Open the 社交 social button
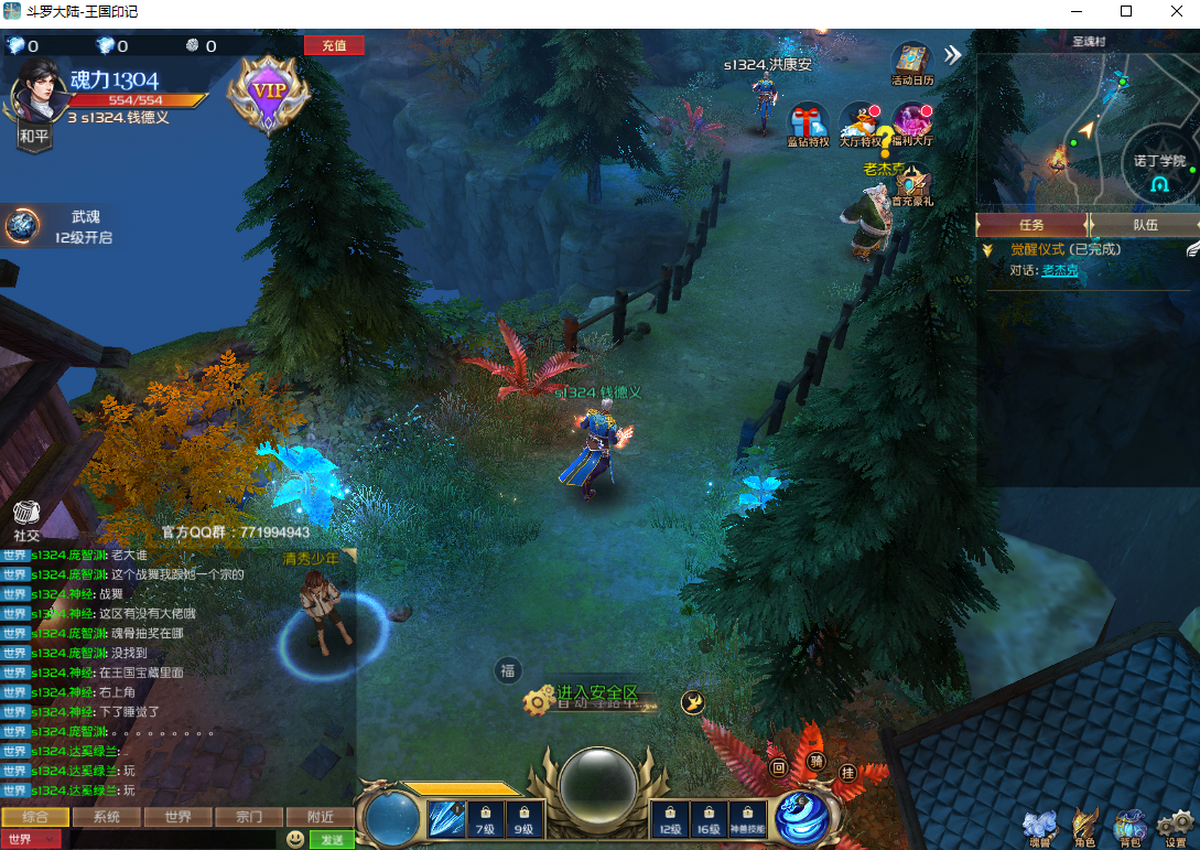The height and width of the screenshot is (850, 1200). click(27, 517)
